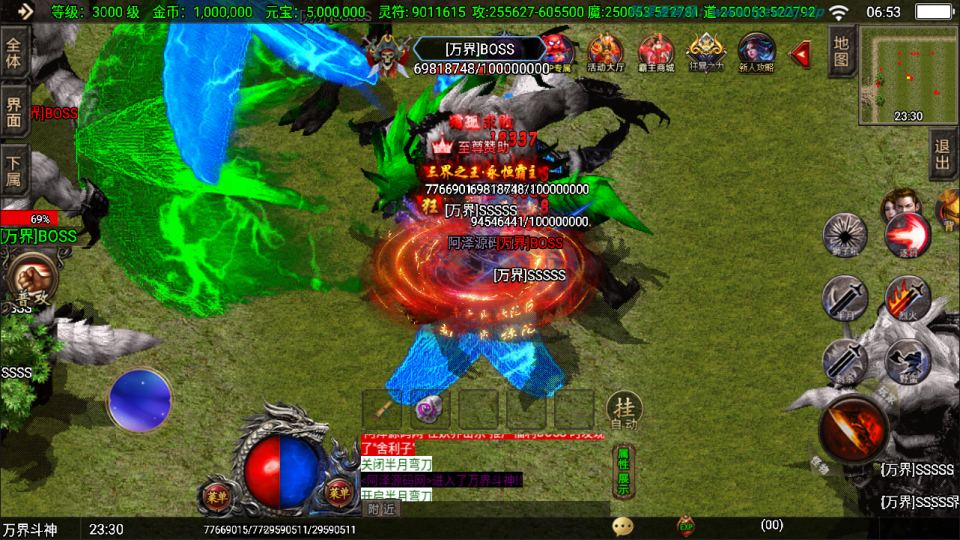960x540 pixels.
Task: Open the 地图 map button
Action: (x=841, y=52)
